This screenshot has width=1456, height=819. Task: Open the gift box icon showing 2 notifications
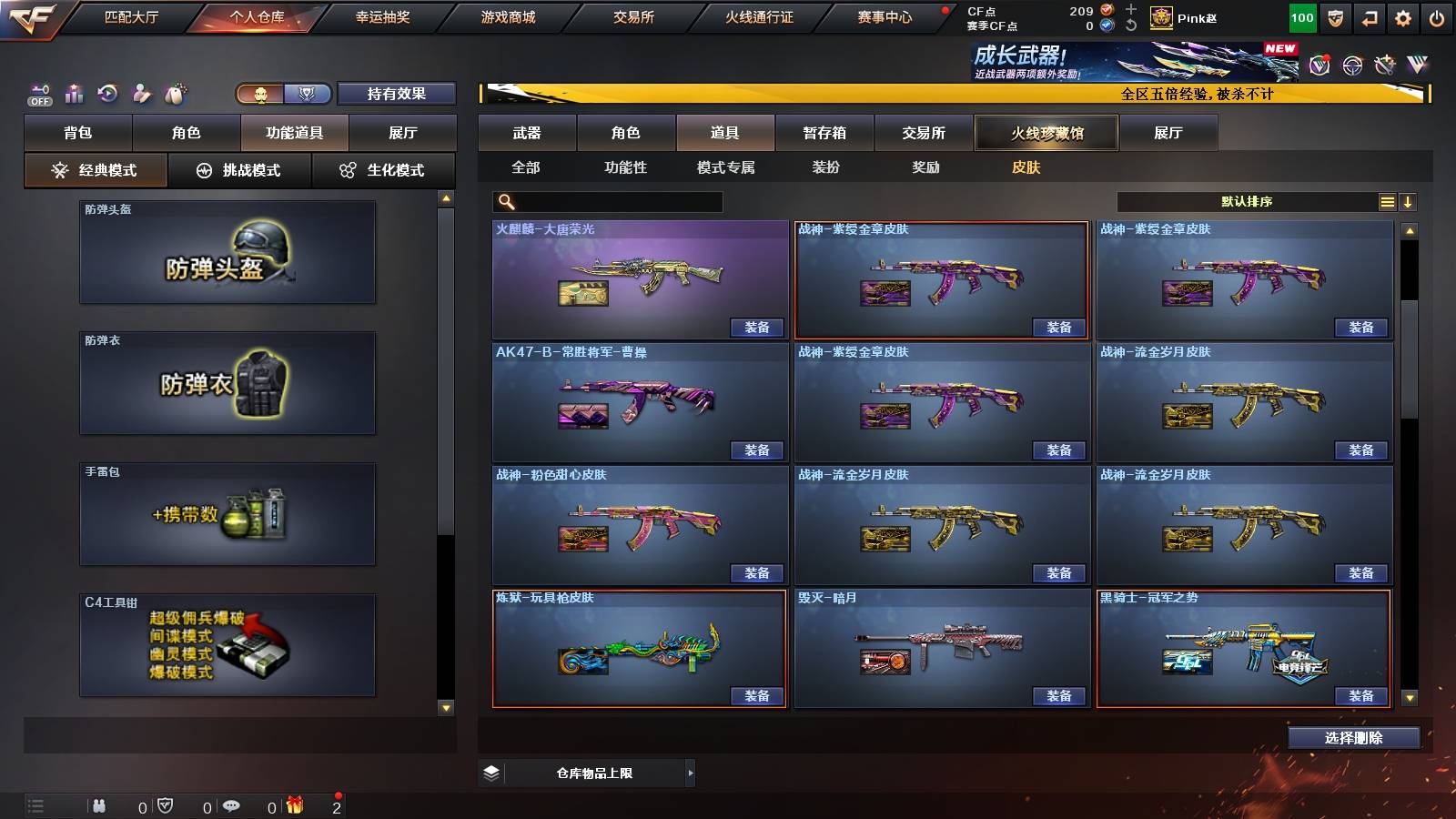tap(293, 805)
